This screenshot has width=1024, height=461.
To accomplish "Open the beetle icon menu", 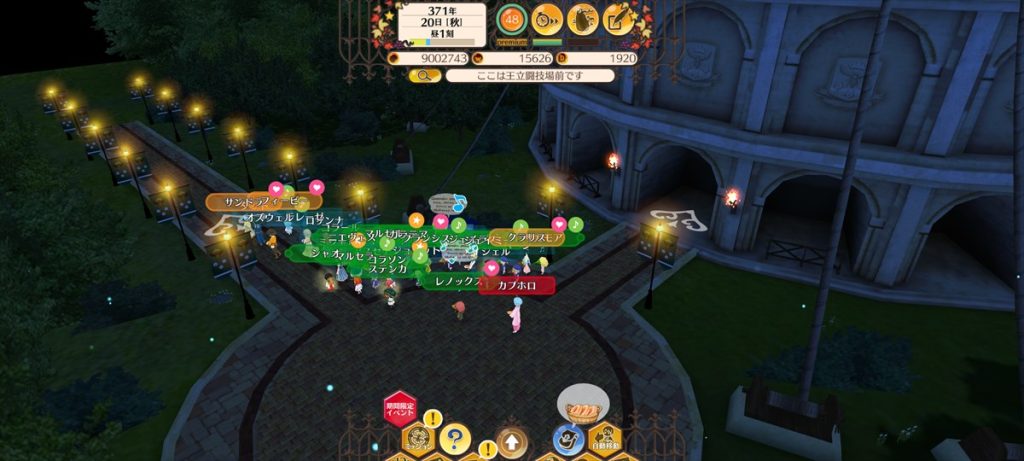I will click(x=583, y=19).
